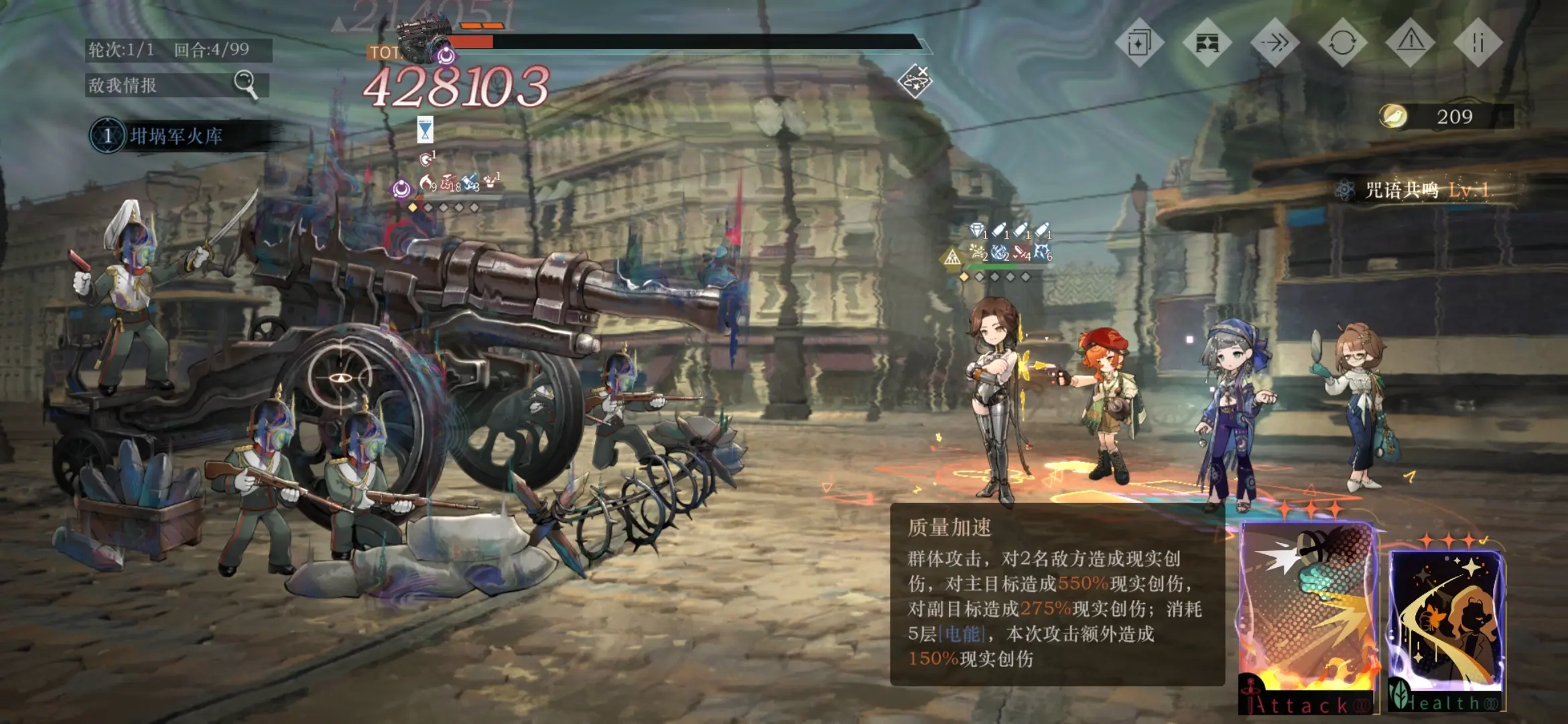Click the curtain stage diamond button
The width and height of the screenshot is (1568, 724).
(1207, 44)
